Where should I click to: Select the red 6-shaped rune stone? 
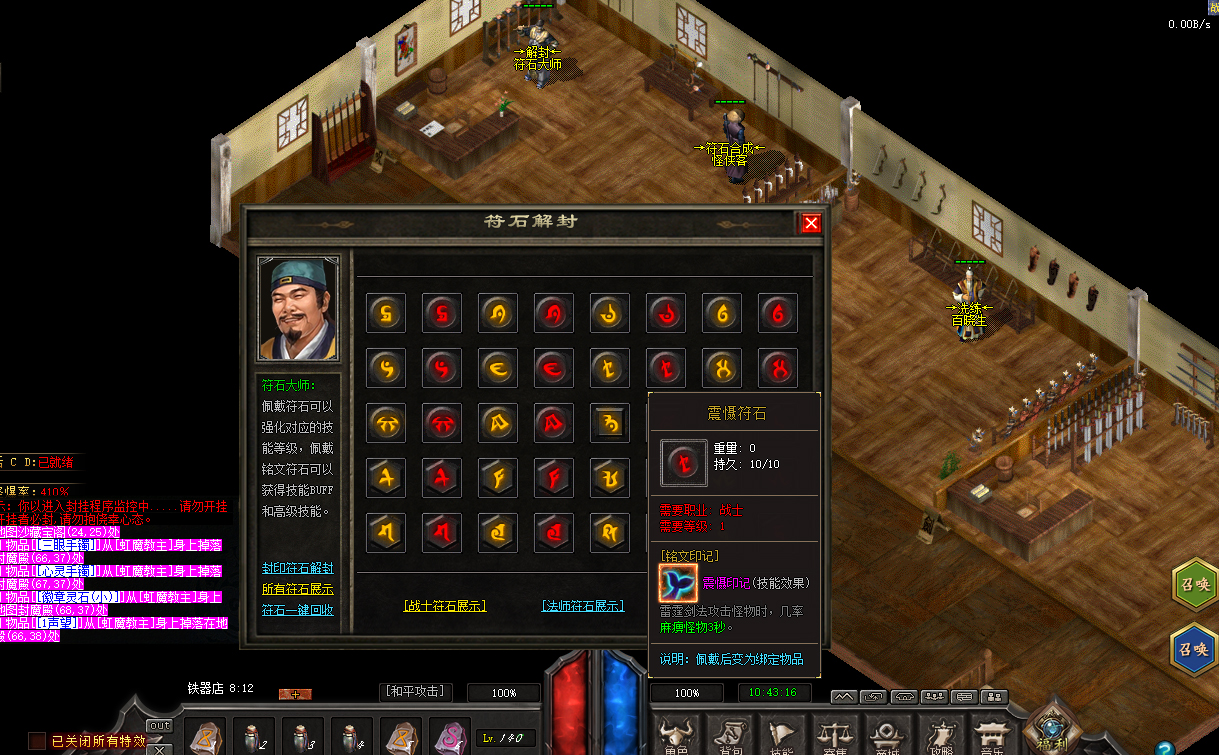(x=777, y=313)
